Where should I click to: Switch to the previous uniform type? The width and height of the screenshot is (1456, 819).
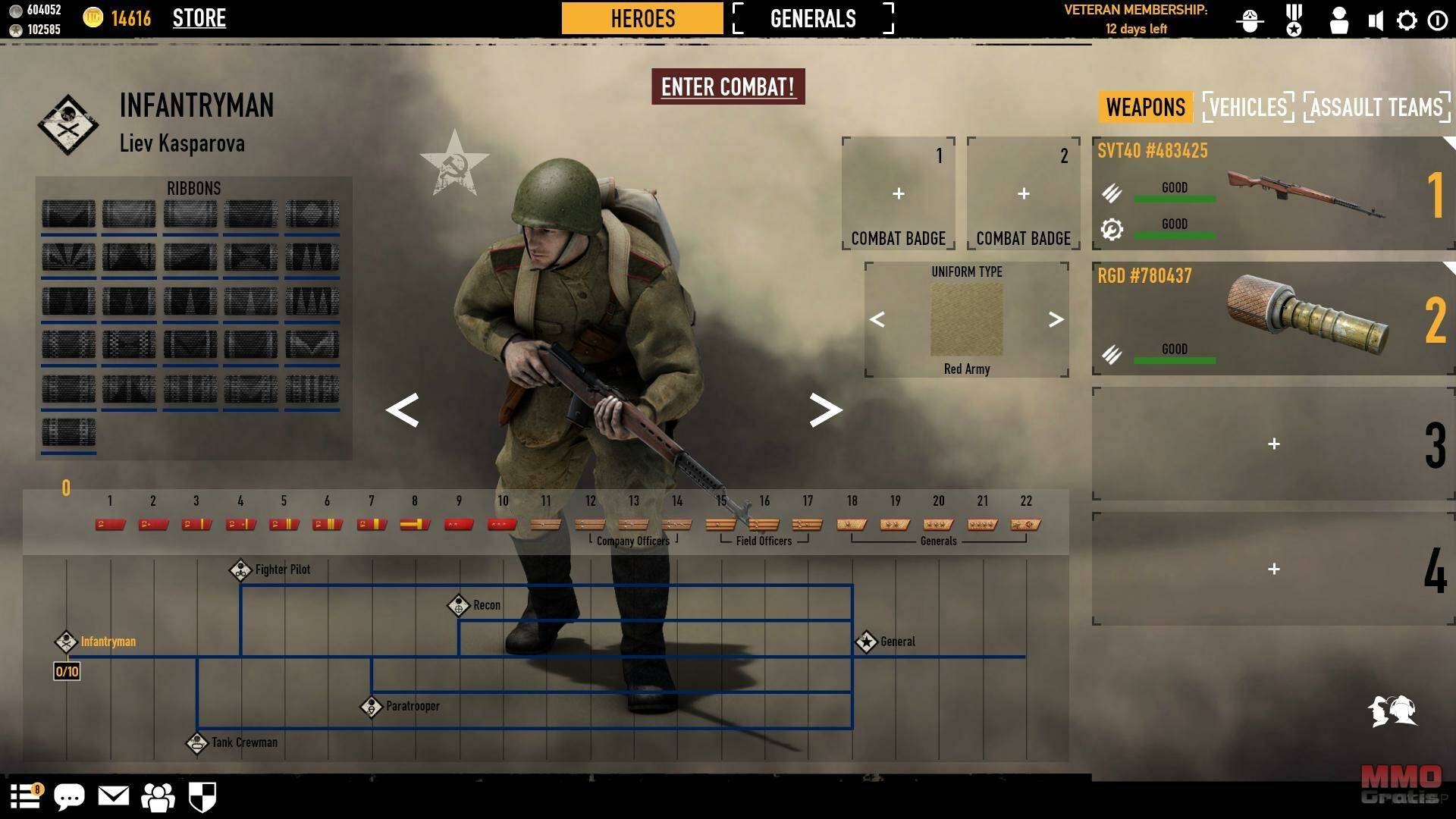(877, 319)
